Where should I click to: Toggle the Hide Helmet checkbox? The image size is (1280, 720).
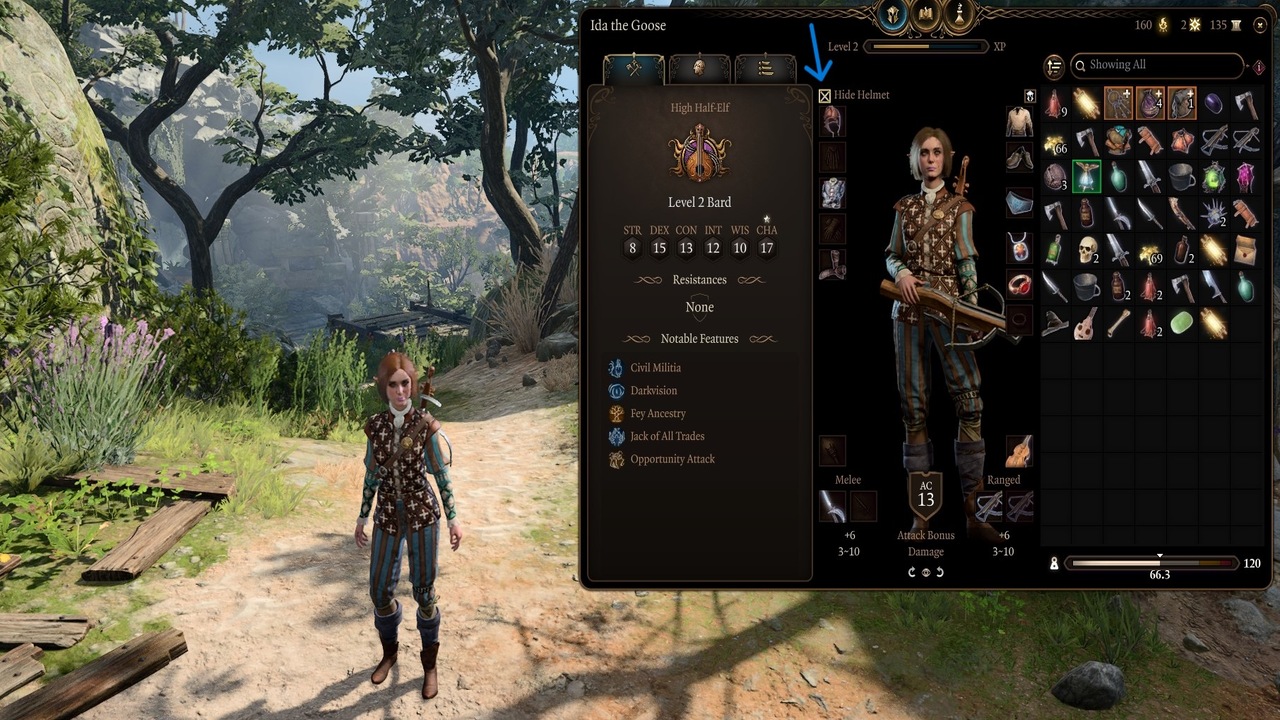[x=825, y=96]
